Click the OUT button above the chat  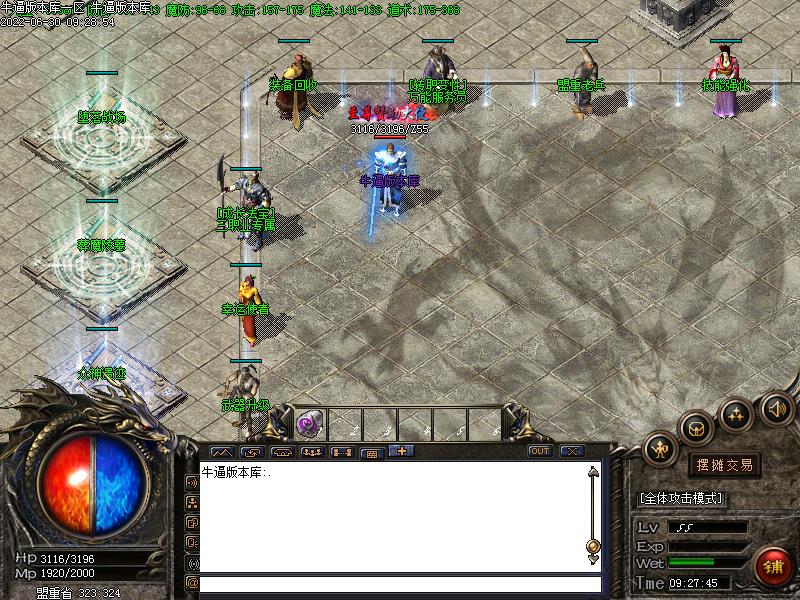click(x=540, y=451)
